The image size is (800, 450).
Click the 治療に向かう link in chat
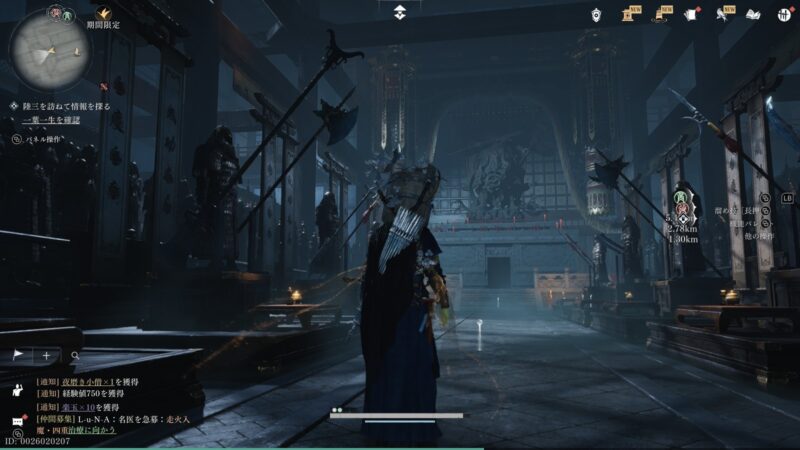94,430
